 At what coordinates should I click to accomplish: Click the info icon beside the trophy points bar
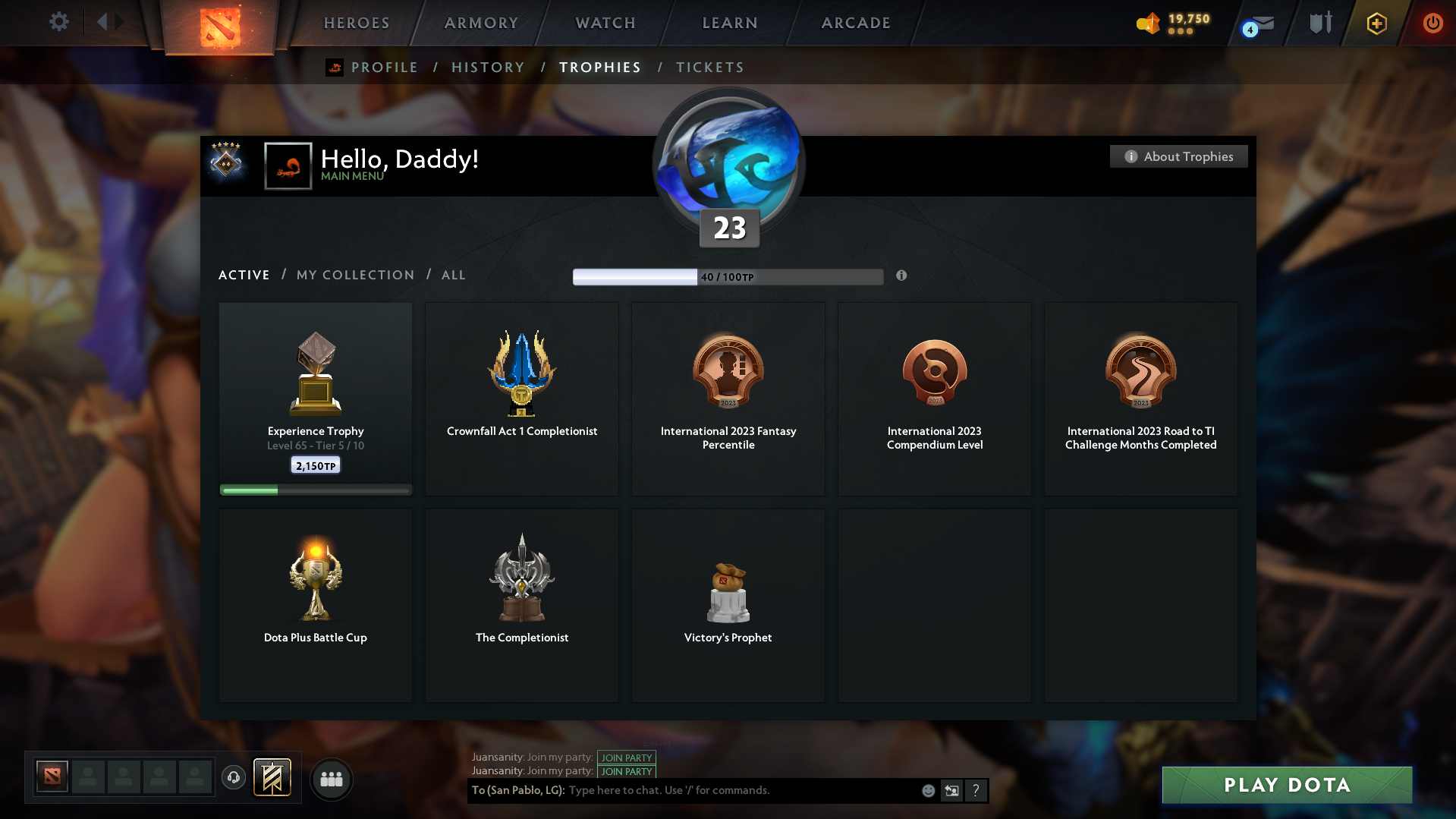[901, 276]
